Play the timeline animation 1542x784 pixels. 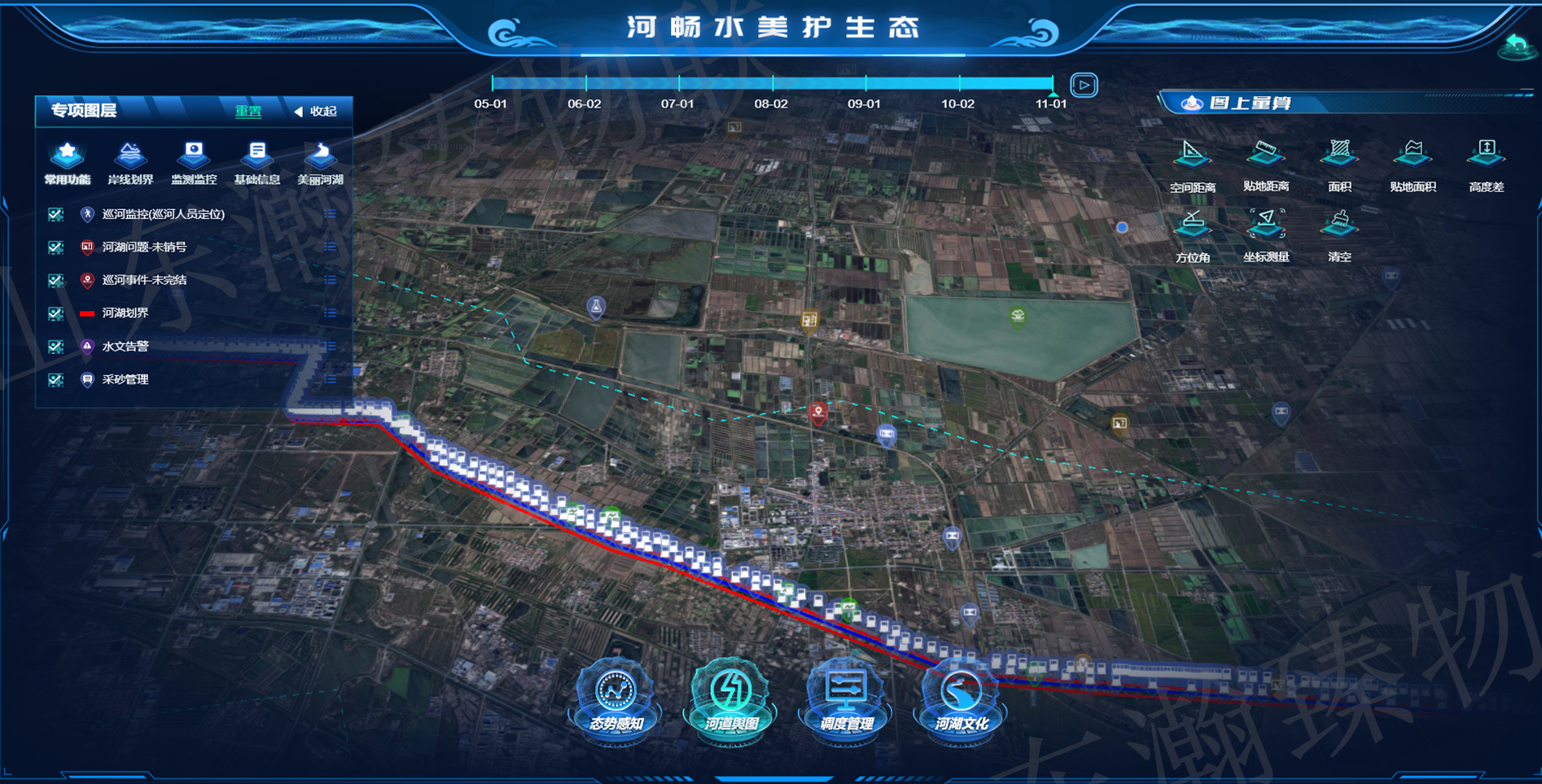[x=1084, y=85]
